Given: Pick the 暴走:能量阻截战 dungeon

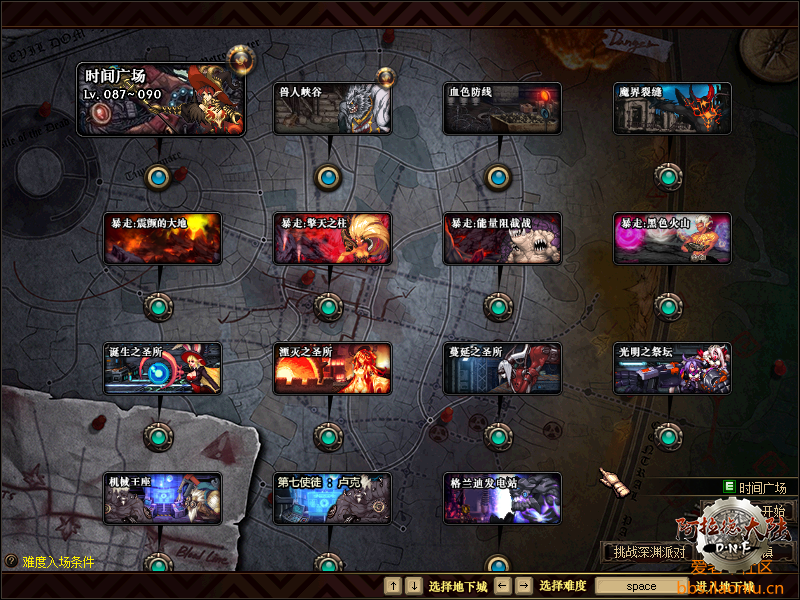Looking at the screenshot, I should coord(503,238).
